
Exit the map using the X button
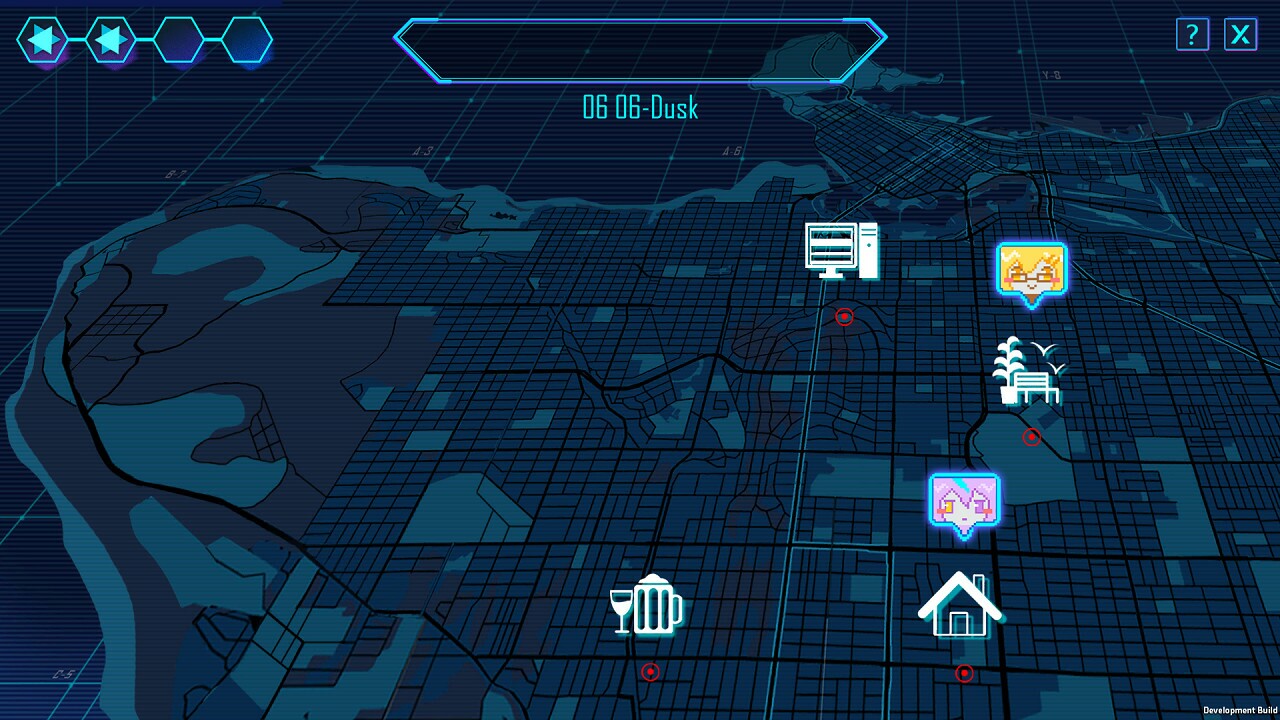tap(1240, 35)
